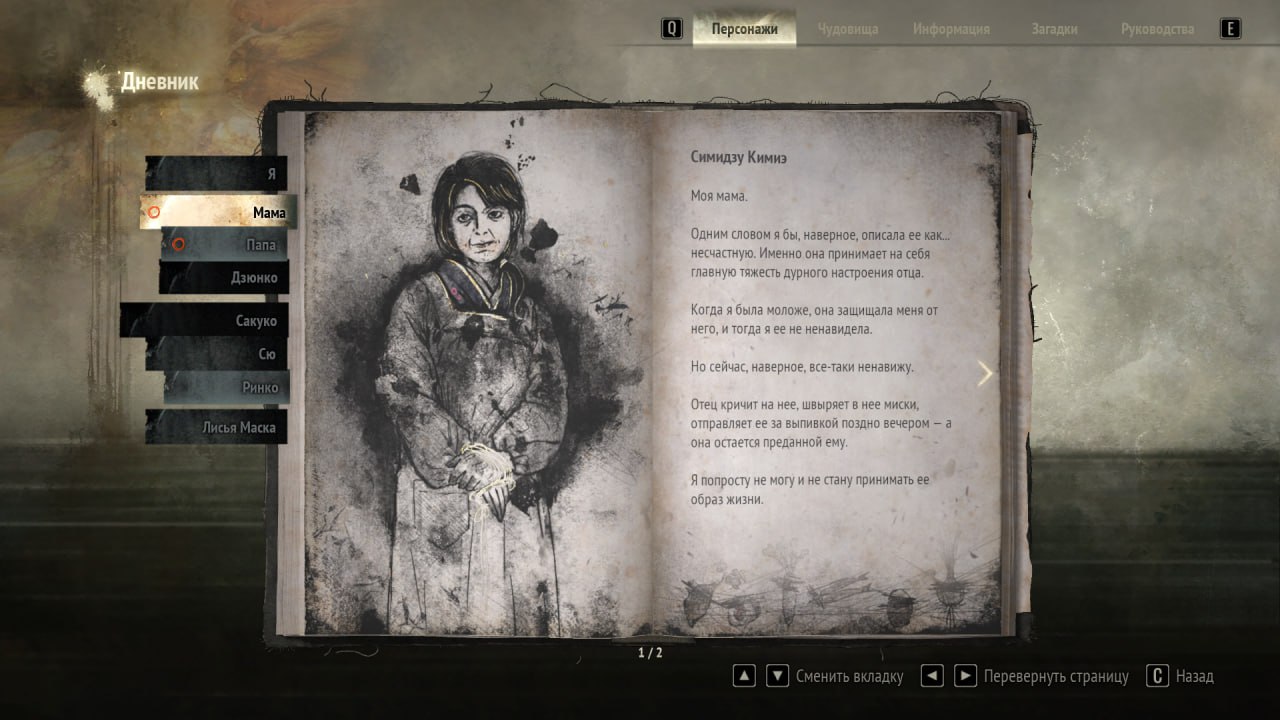Screen dimensions: 1280x720
Task: Select the Я character entry
Action: coord(217,173)
